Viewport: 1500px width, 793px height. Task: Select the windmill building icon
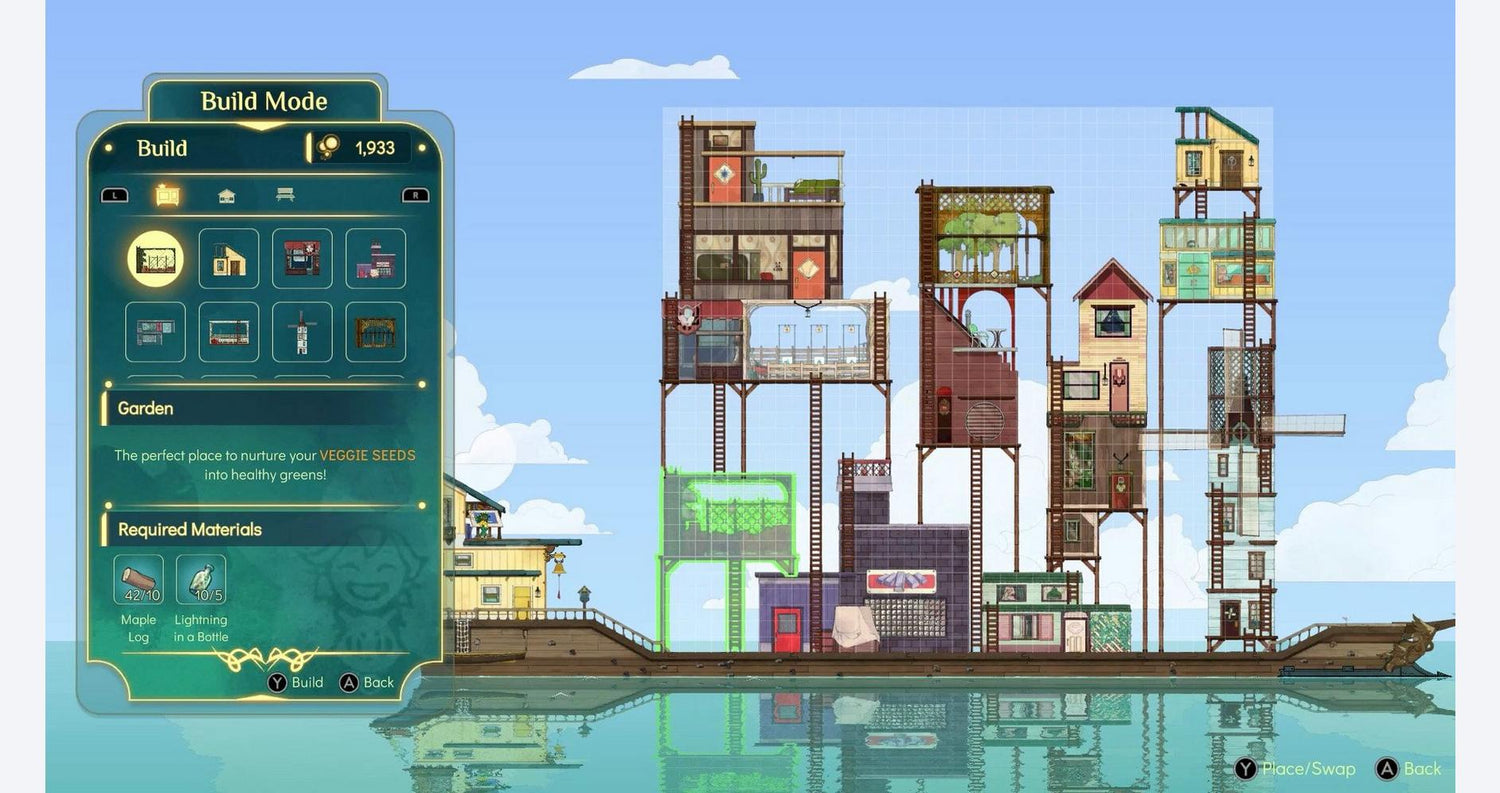[302, 332]
